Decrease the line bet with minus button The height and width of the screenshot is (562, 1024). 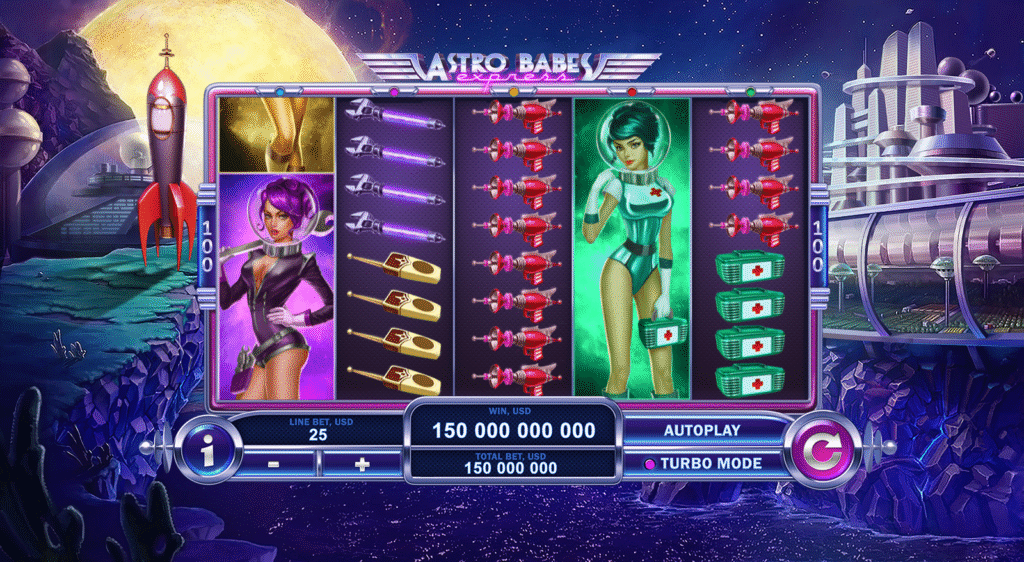click(276, 464)
